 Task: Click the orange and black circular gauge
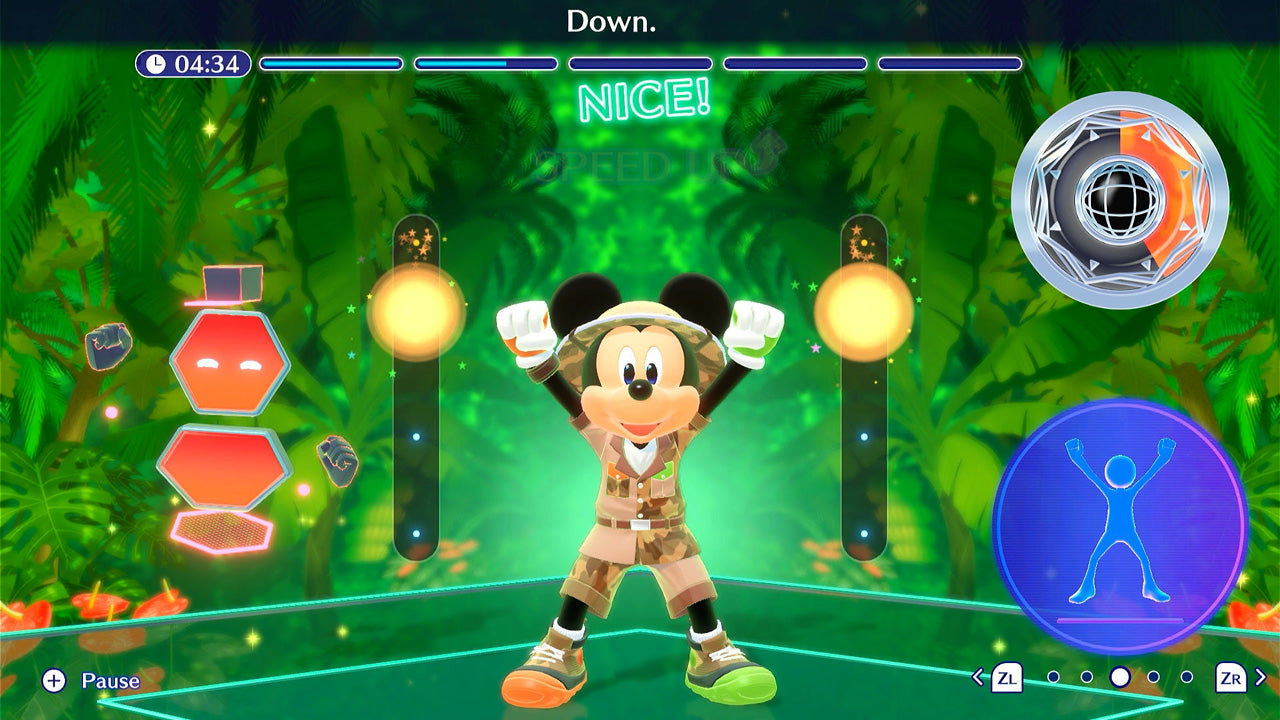point(1120,199)
